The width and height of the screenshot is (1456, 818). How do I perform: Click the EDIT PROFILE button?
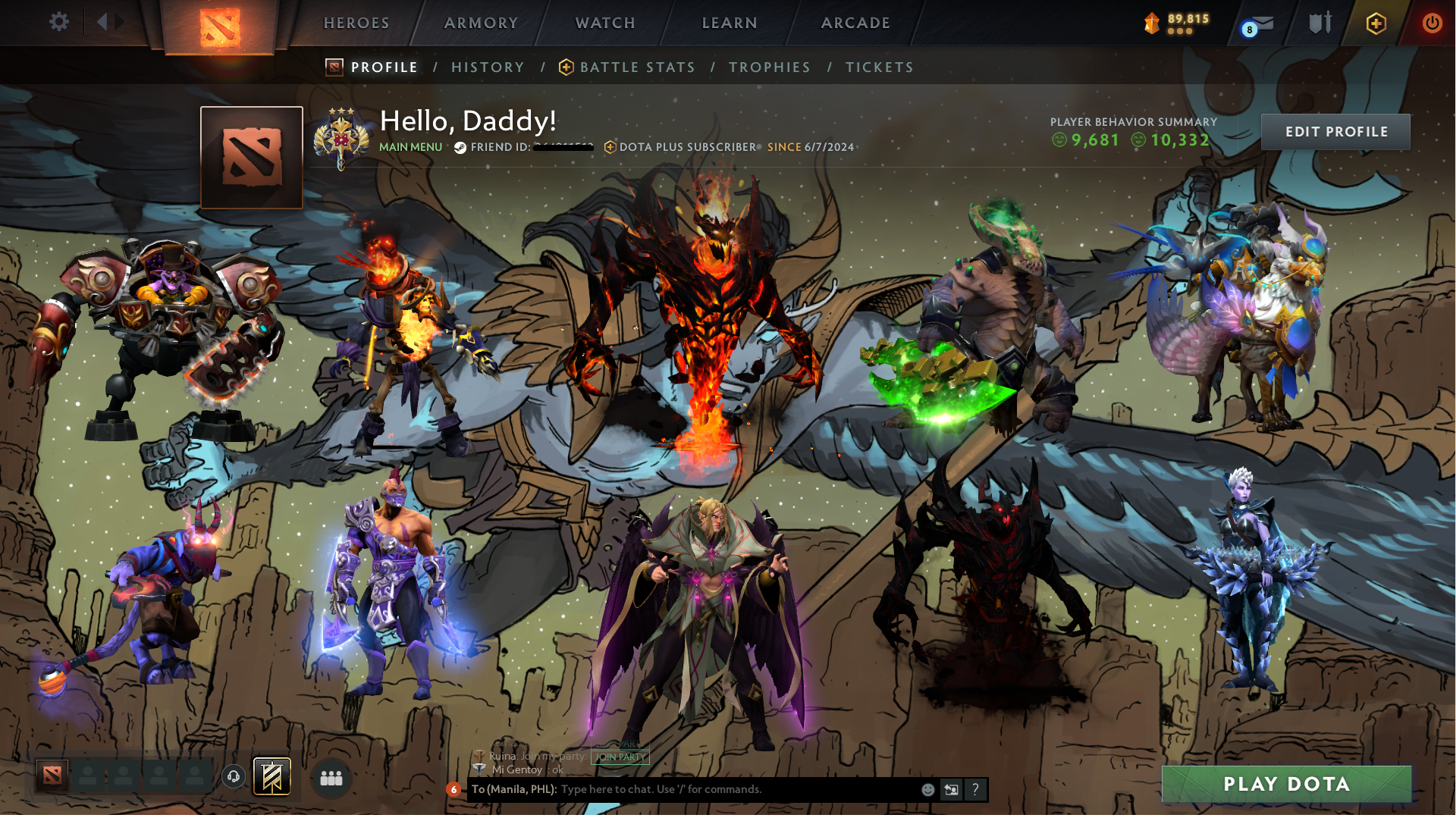[1335, 131]
